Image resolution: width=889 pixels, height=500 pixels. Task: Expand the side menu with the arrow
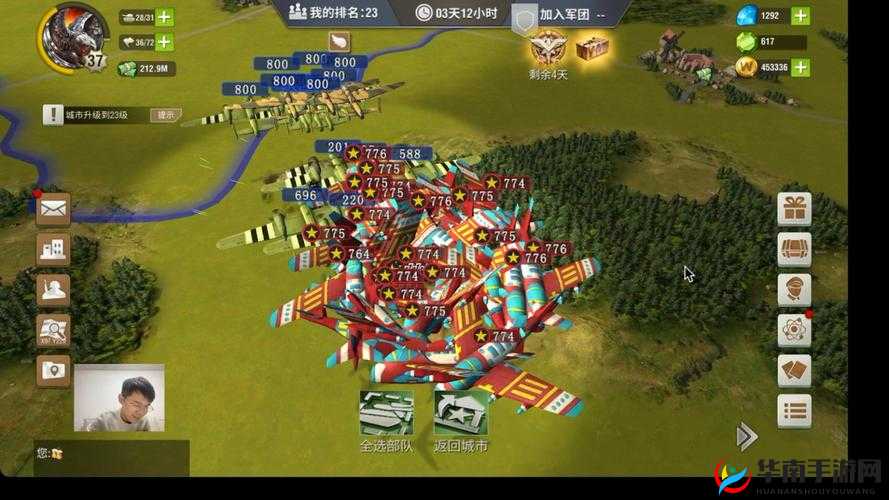click(x=746, y=436)
